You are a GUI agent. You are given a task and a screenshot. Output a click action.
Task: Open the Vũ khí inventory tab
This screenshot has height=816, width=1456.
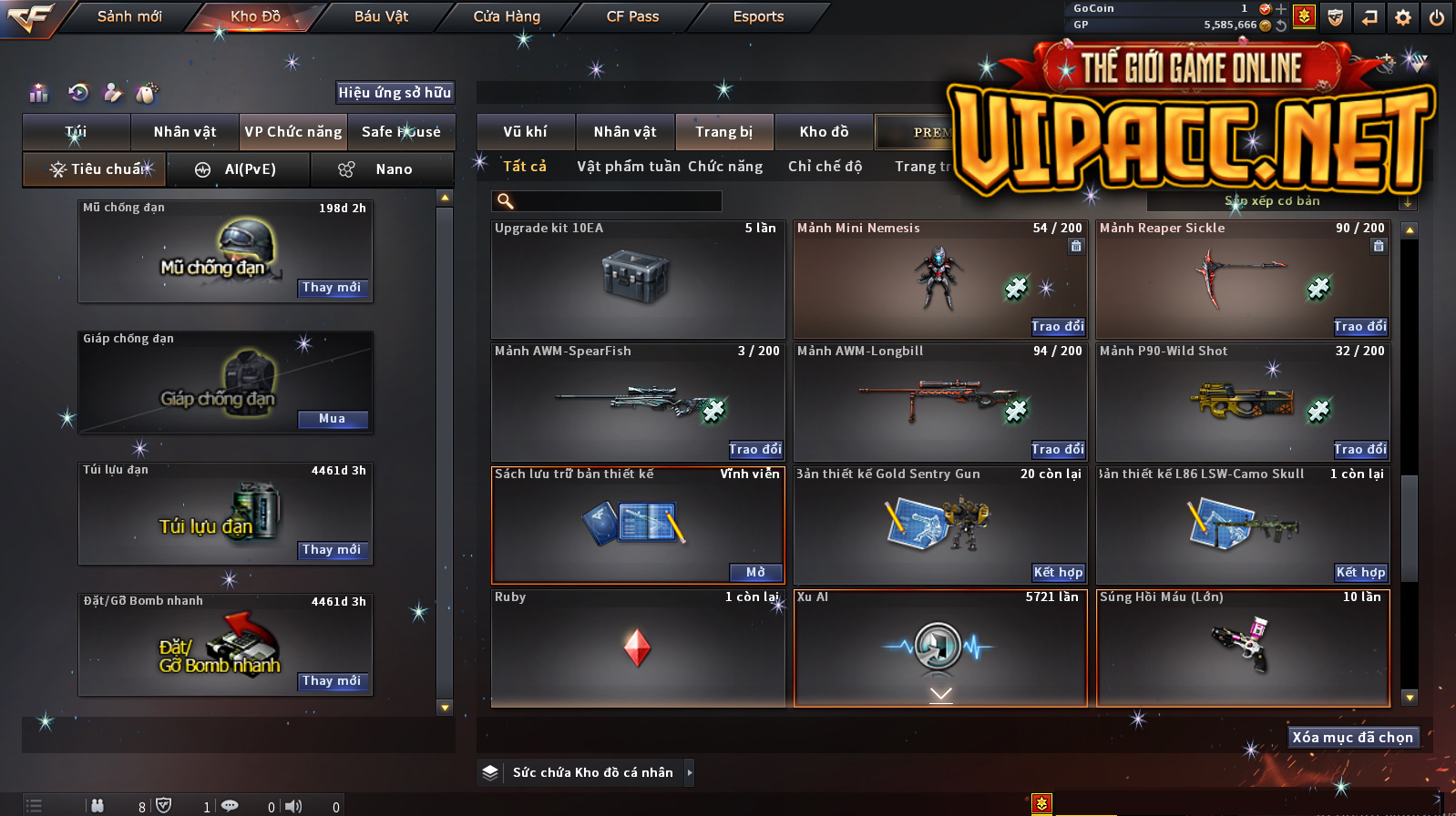(526, 132)
